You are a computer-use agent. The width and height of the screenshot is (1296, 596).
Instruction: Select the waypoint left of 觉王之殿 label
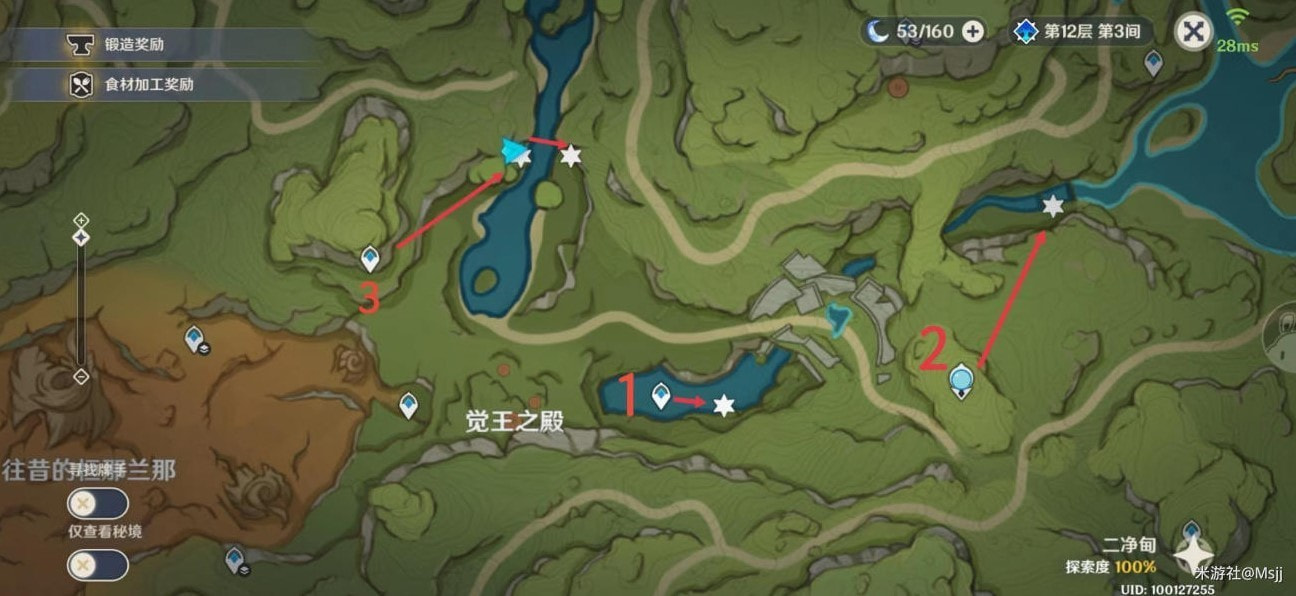coord(408,405)
